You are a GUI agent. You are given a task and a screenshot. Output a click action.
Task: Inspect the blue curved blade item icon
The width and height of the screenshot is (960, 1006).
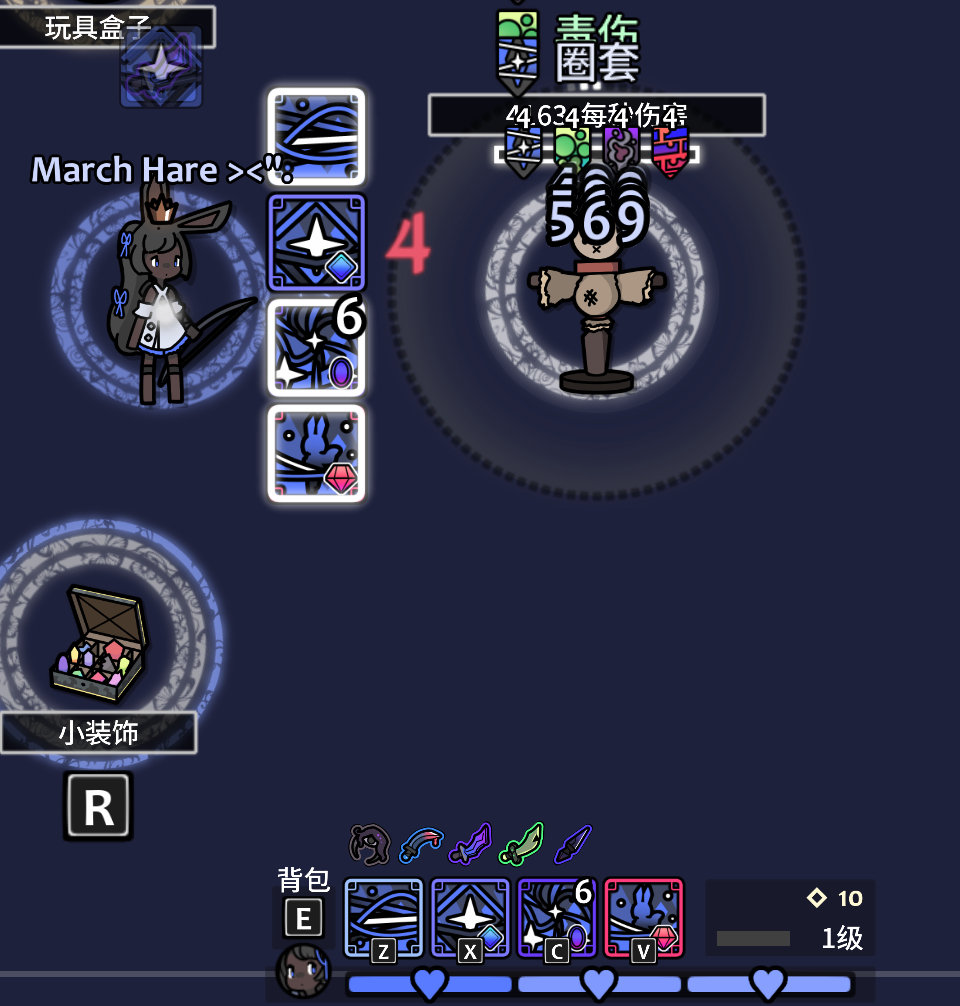click(x=421, y=845)
